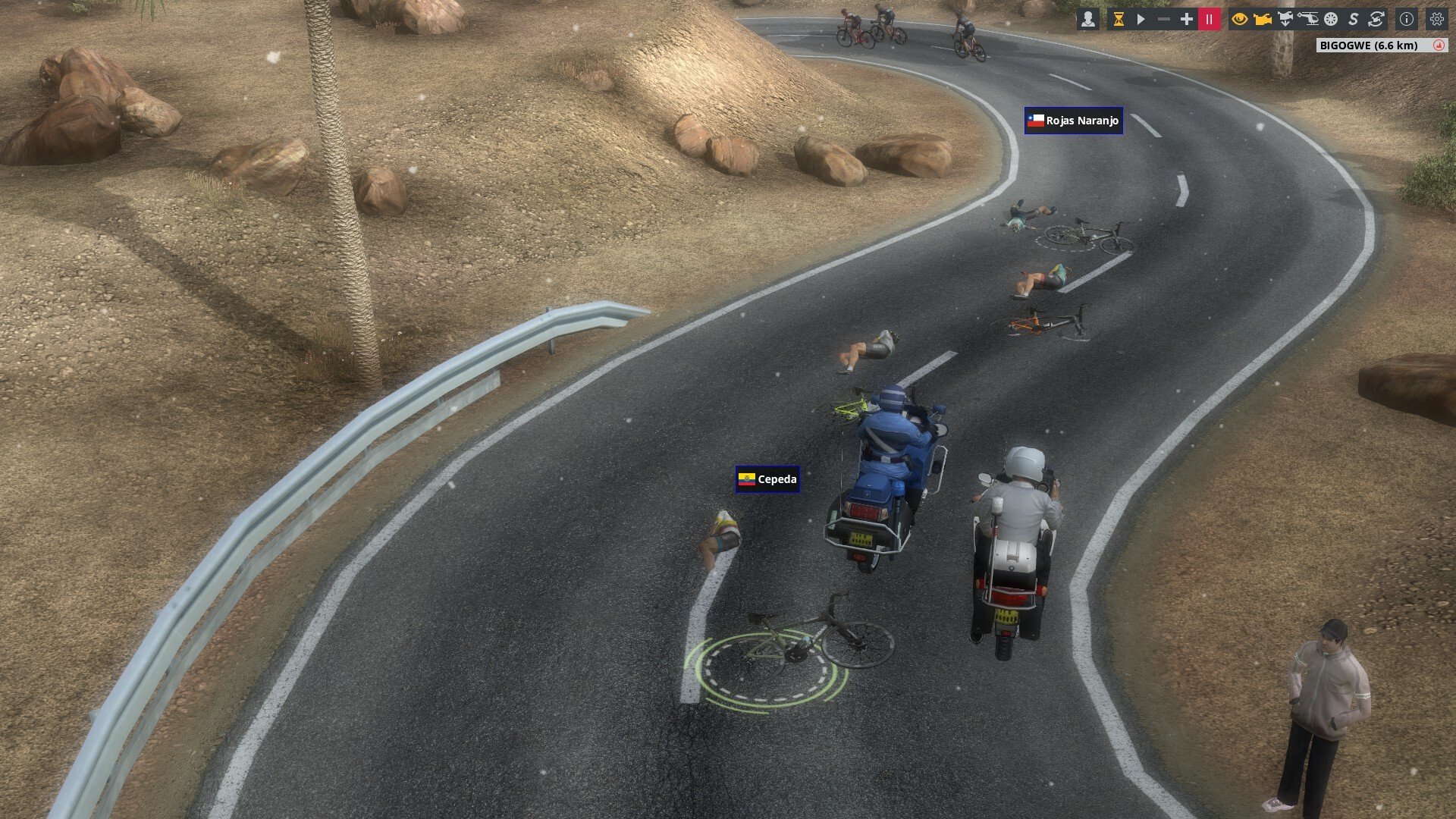This screenshot has width=1456, height=819.
Task: Open the BIGOGWE profile chart icon
Action: (x=1439, y=45)
